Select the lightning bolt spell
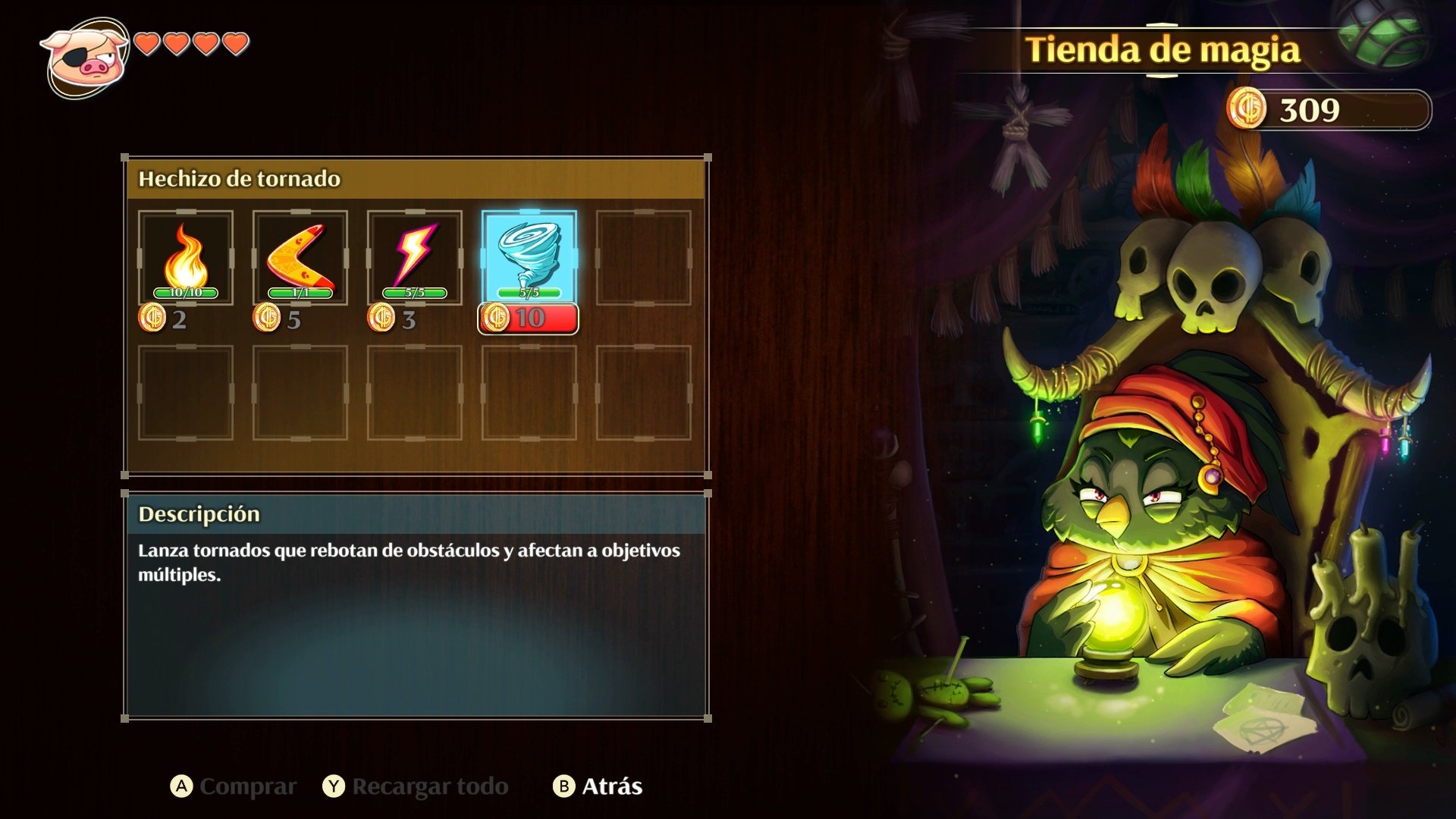The height and width of the screenshot is (819, 1456). (415, 258)
